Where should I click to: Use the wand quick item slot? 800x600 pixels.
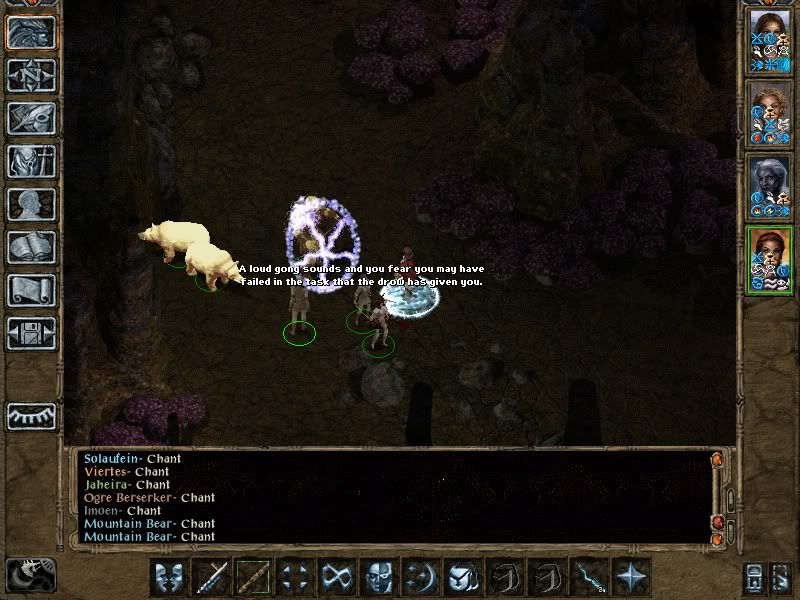(589, 576)
